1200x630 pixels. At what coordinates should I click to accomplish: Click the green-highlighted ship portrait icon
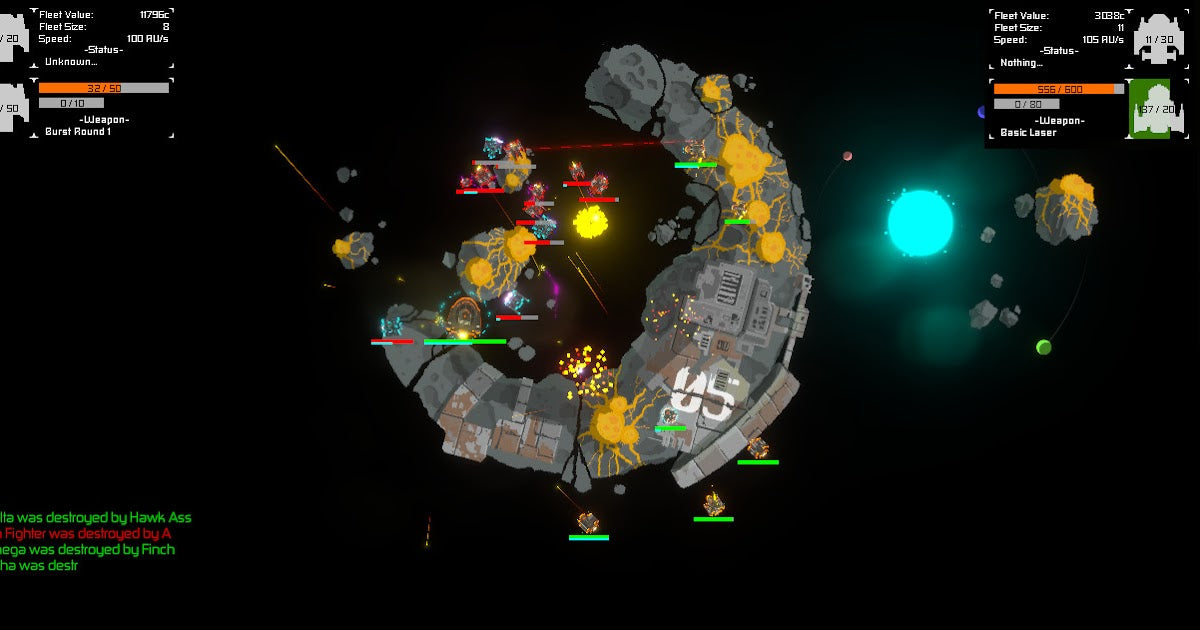point(1157,109)
